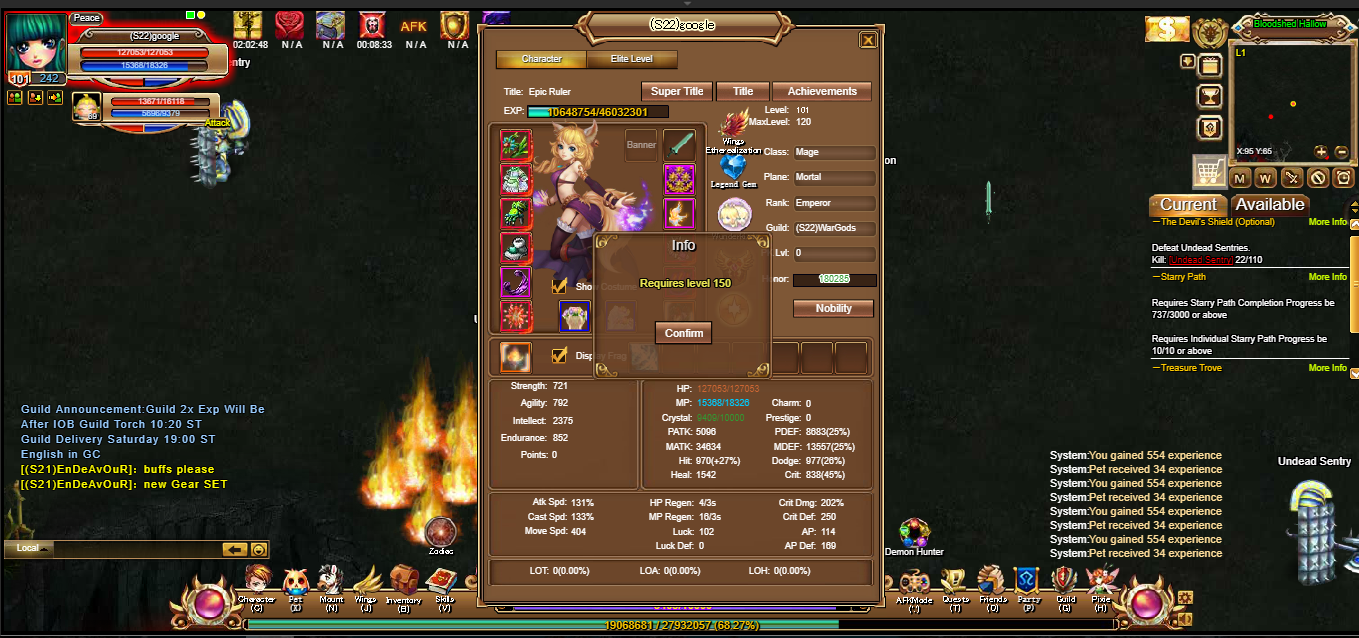
Task: Open More Info for The Devil's Shield
Action: [x=1327, y=222]
